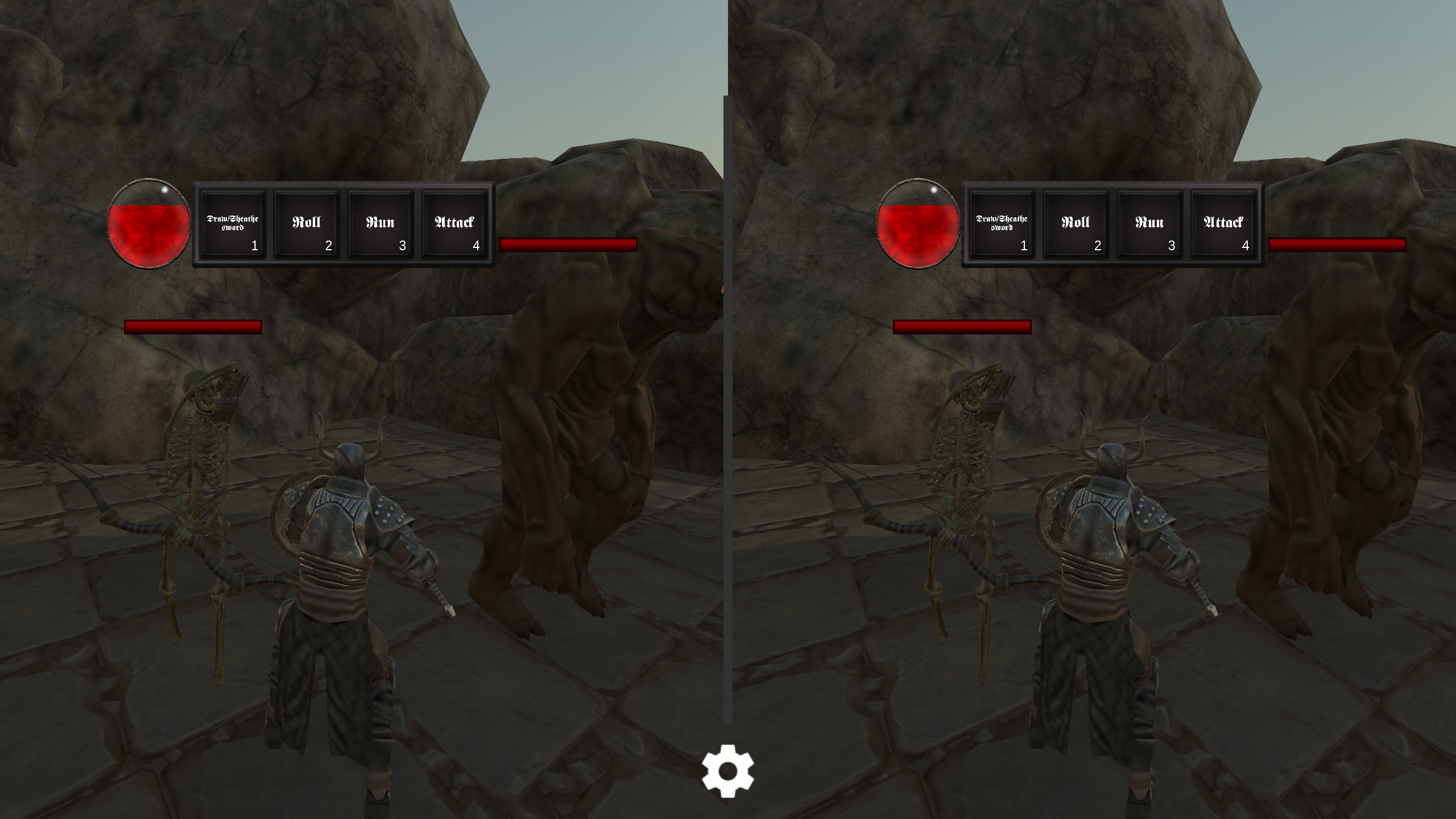Select Attack in the right-eye hotbar

click(x=1223, y=225)
